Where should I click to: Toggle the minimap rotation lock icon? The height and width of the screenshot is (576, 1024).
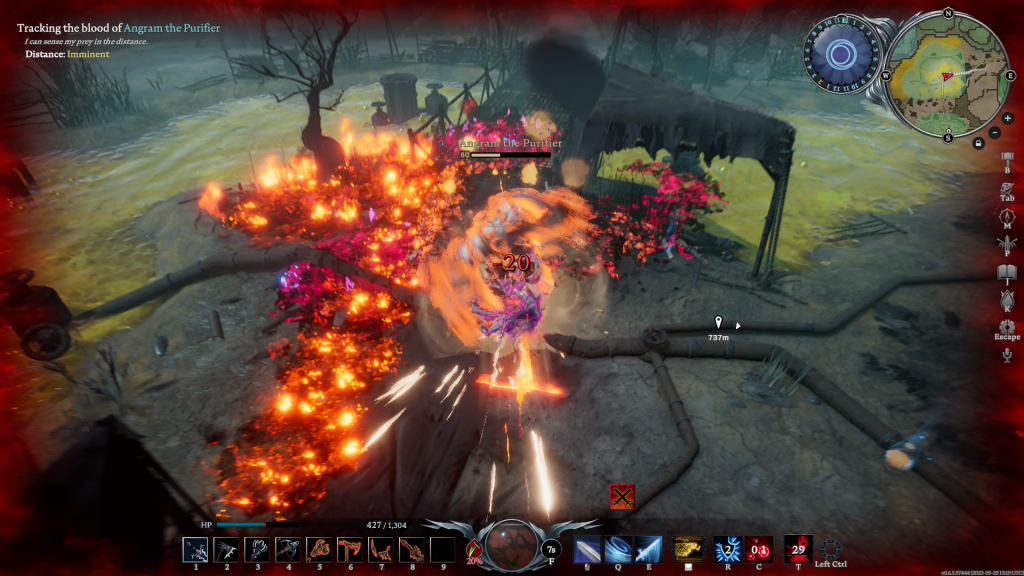click(978, 144)
